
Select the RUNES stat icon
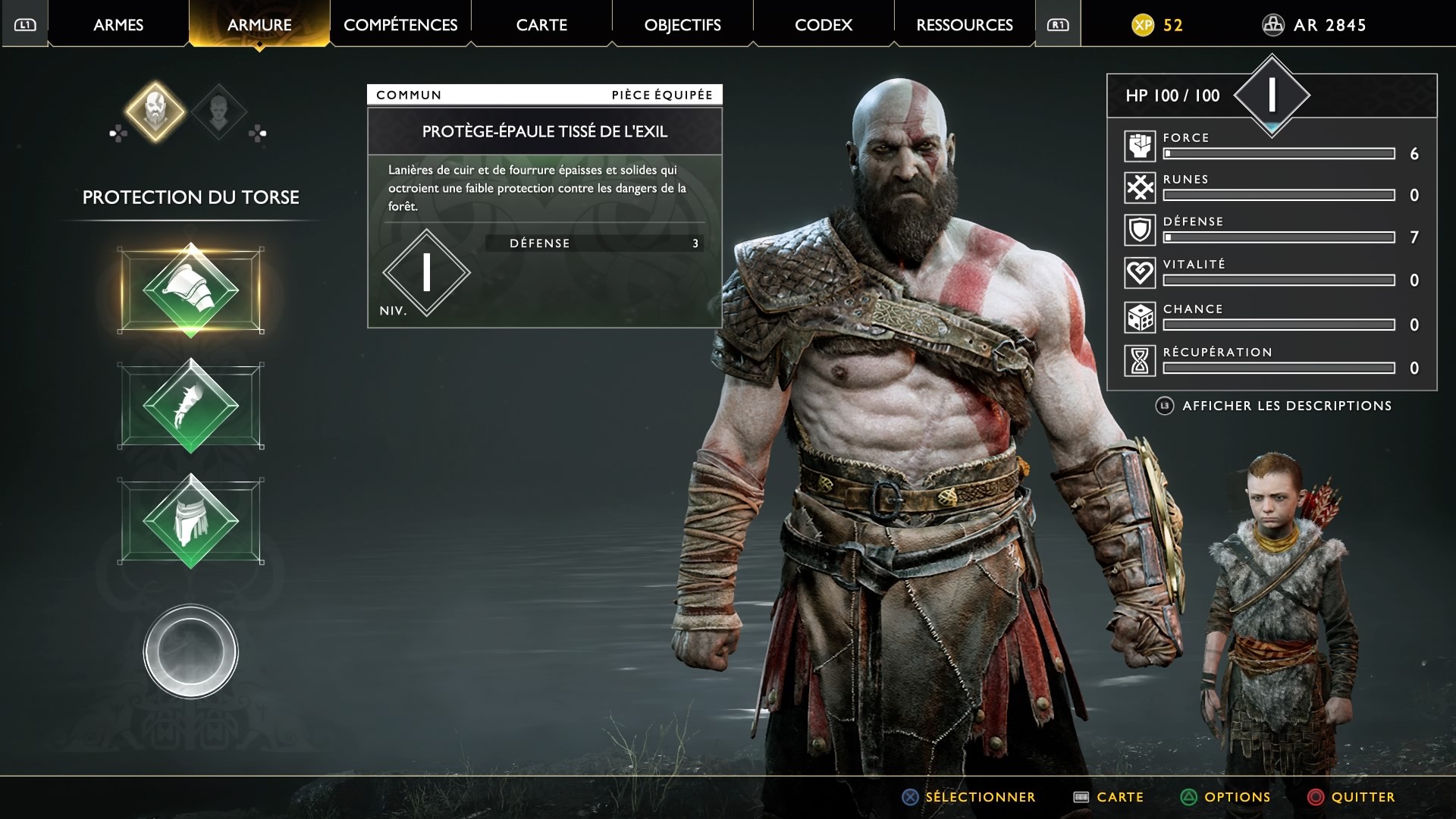1140,188
